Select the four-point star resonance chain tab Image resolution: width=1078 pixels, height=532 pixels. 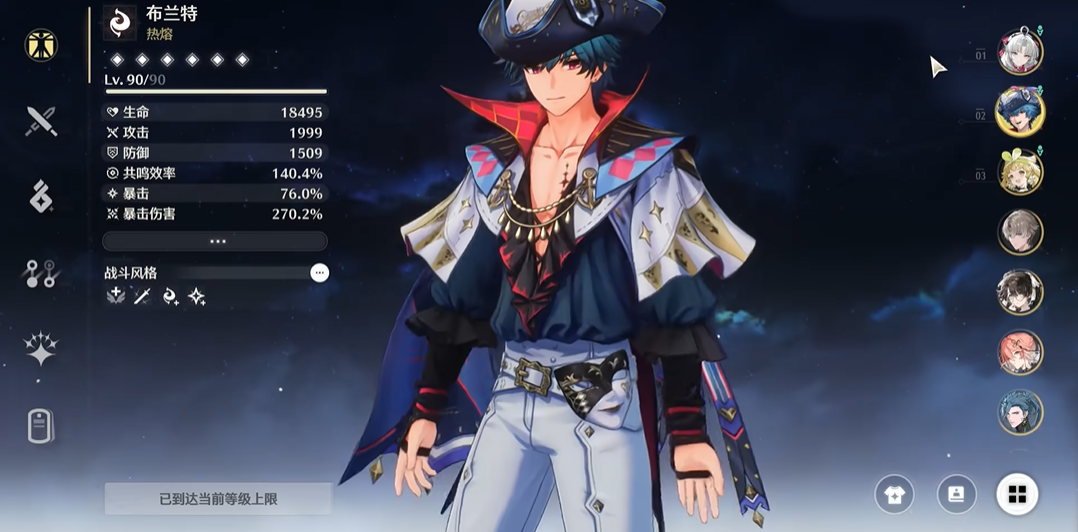[40, 349]
